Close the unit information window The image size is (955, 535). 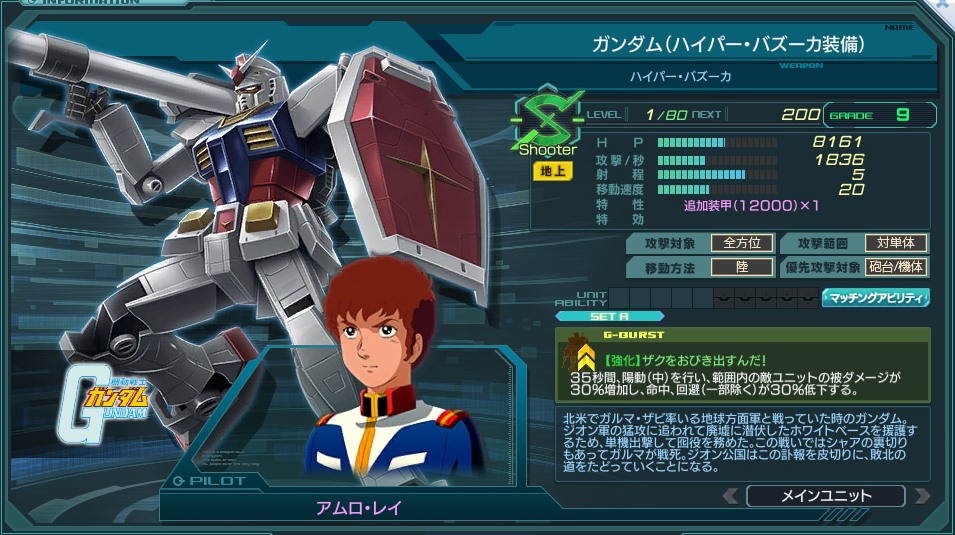point(943,5)
